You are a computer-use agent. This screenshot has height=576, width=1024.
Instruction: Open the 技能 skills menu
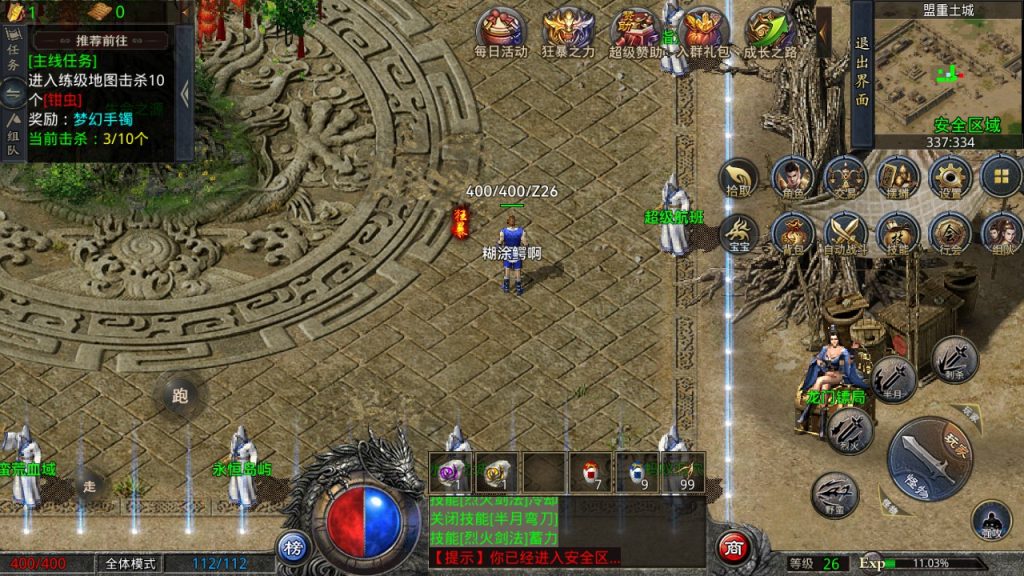896,234
